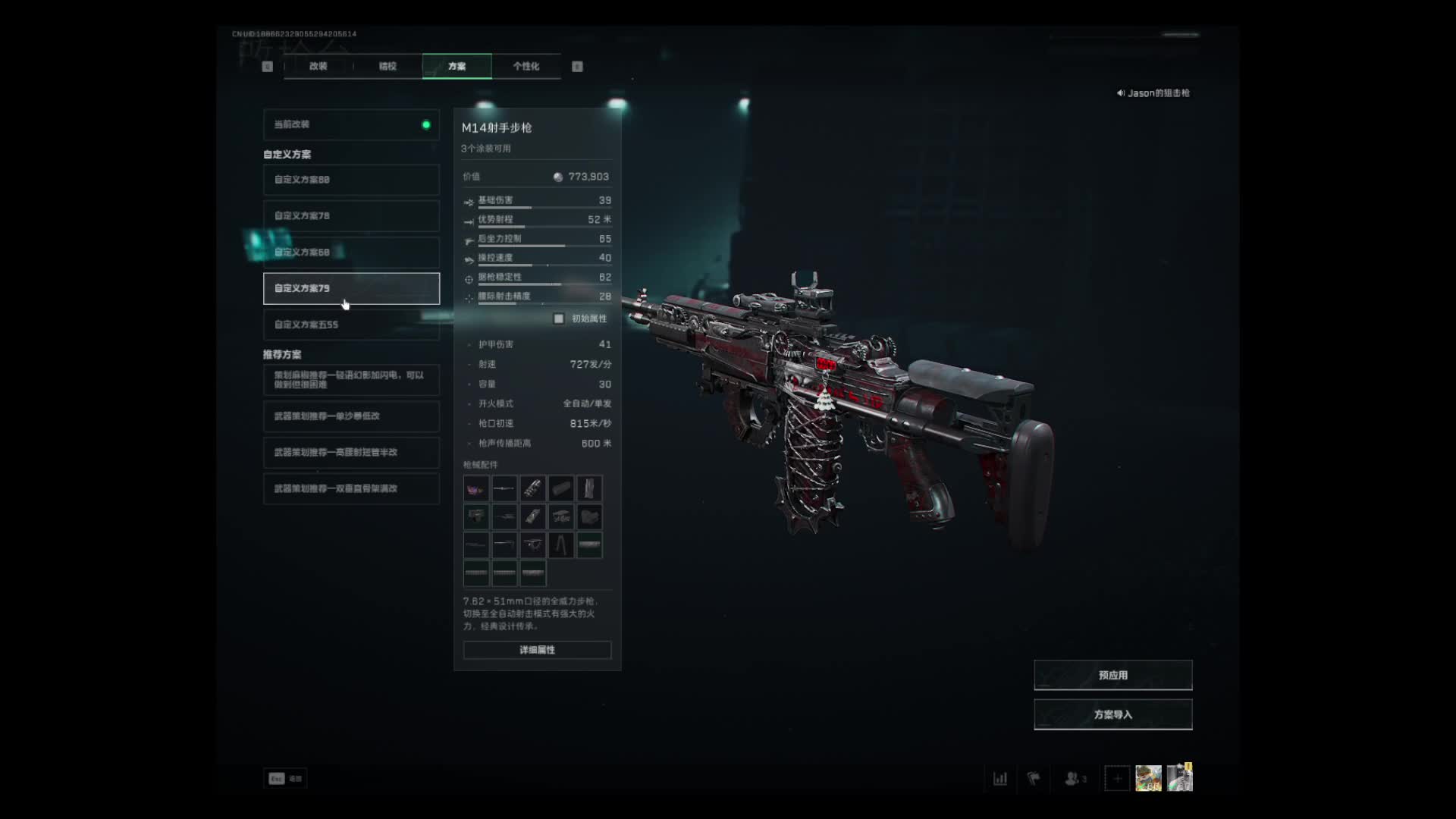Choose custom loadout 自定义方案79
Viewport: 1456px width, 819px height.
[351, 288]
